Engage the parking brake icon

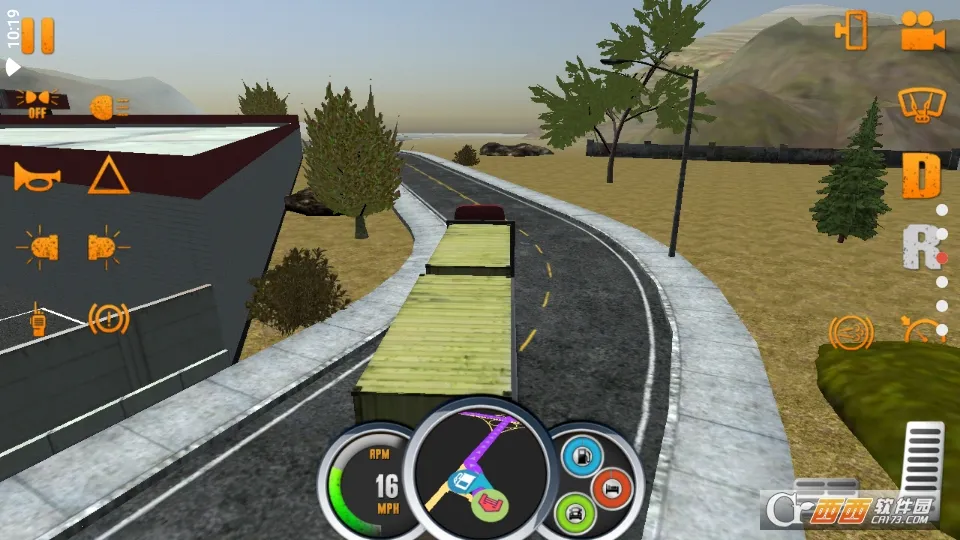tap(109, 319)
